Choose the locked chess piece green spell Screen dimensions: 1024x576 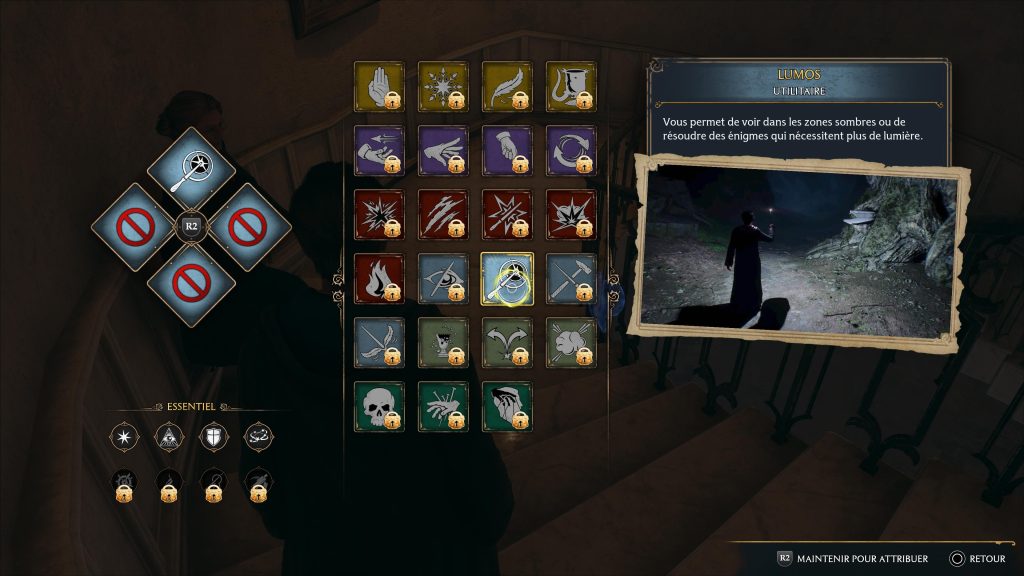(x=443, y=342)
